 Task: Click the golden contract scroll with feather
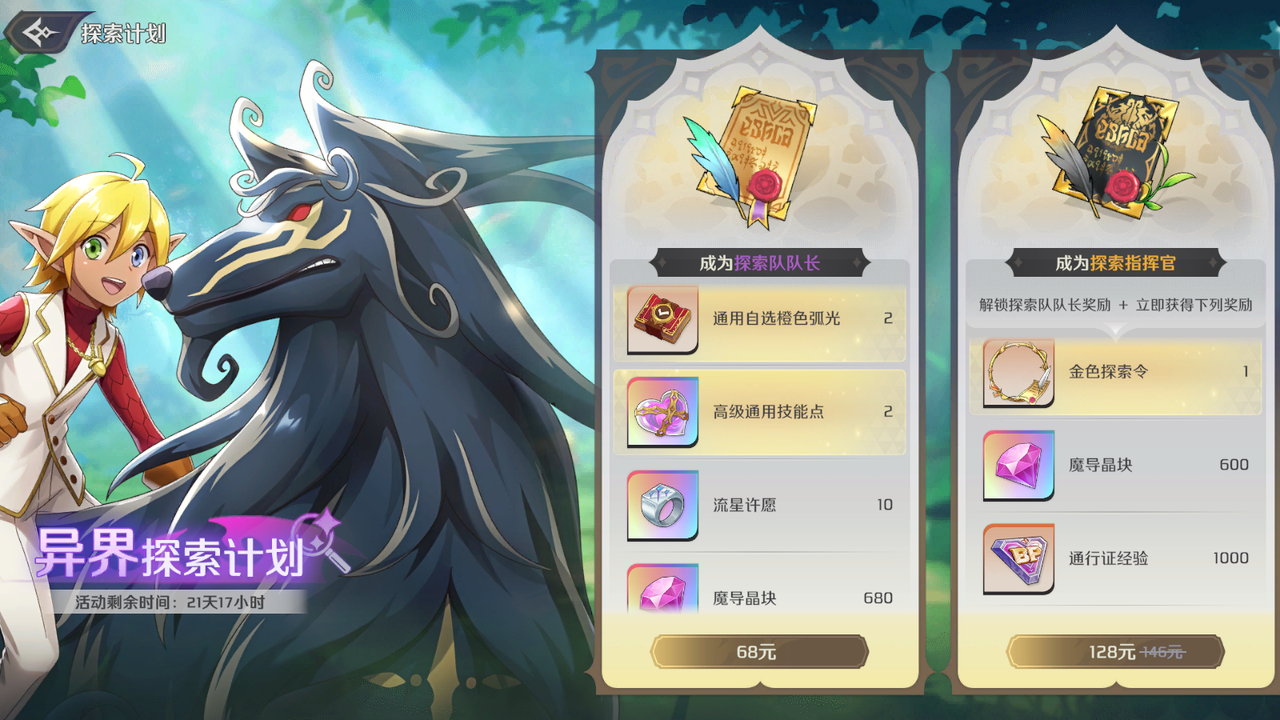(757, 150)
